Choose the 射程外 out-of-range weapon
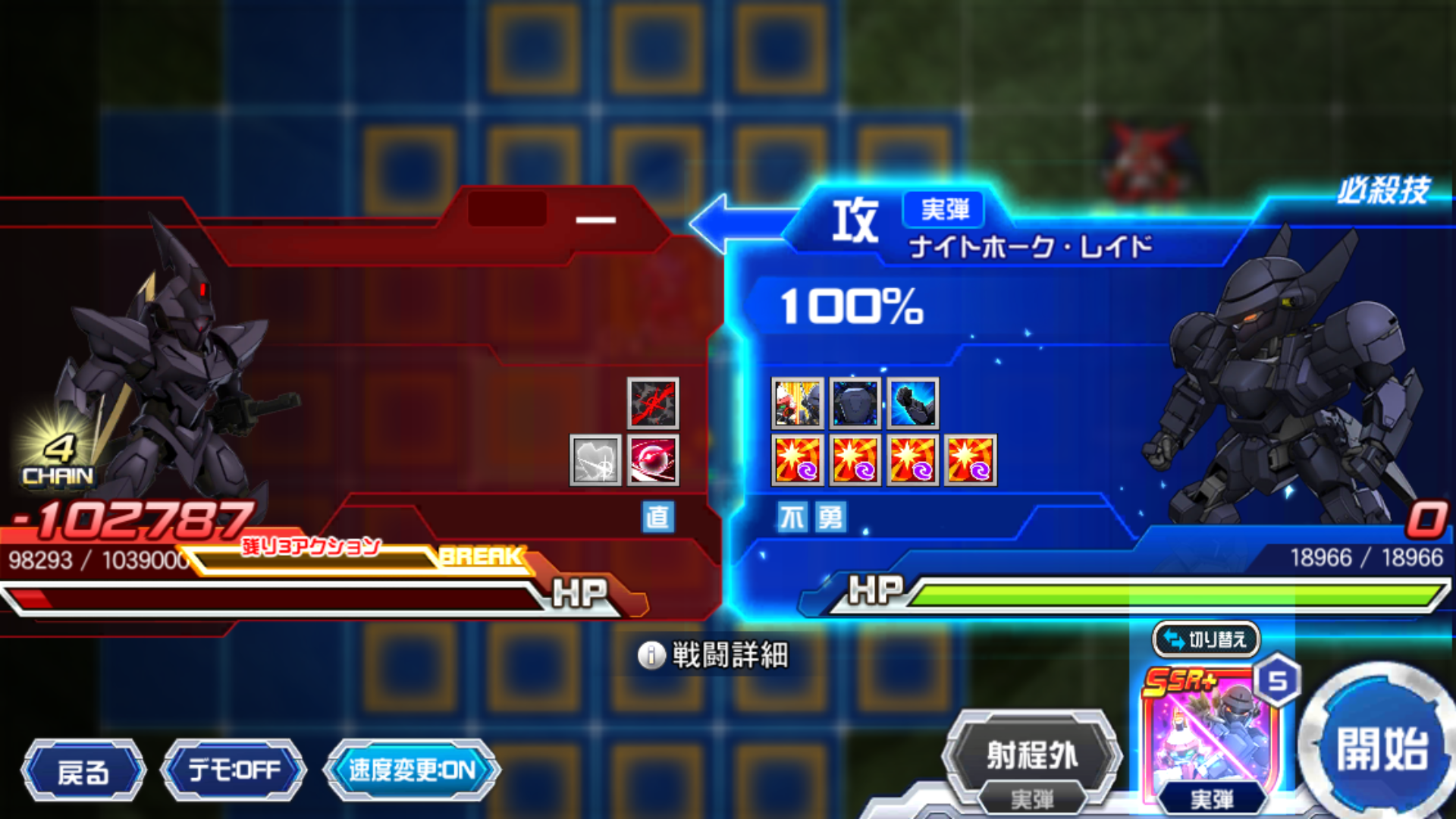1456x819 pixels. (x=1031, y=755)
